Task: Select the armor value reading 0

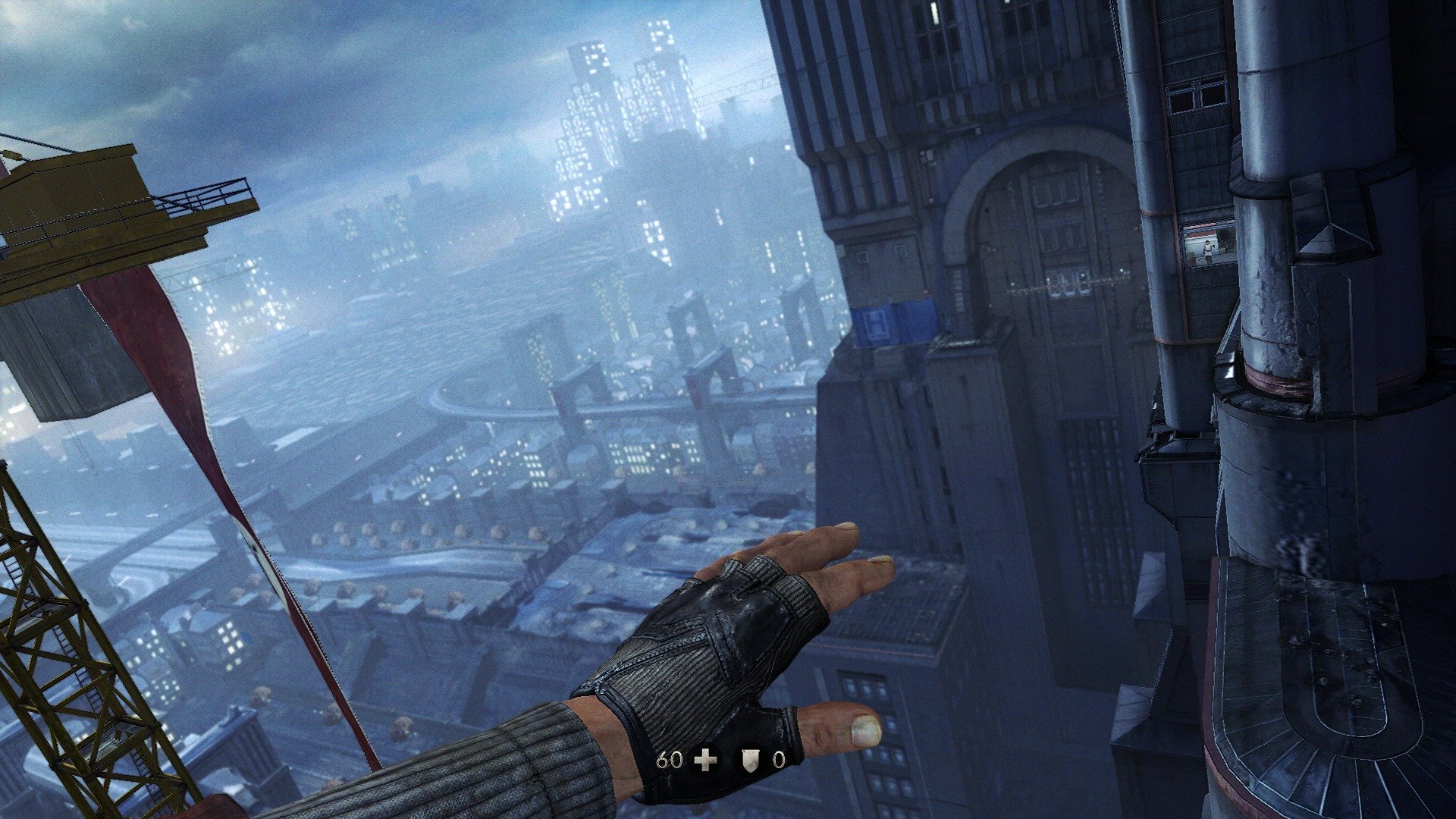Action: tap(779, 761)
